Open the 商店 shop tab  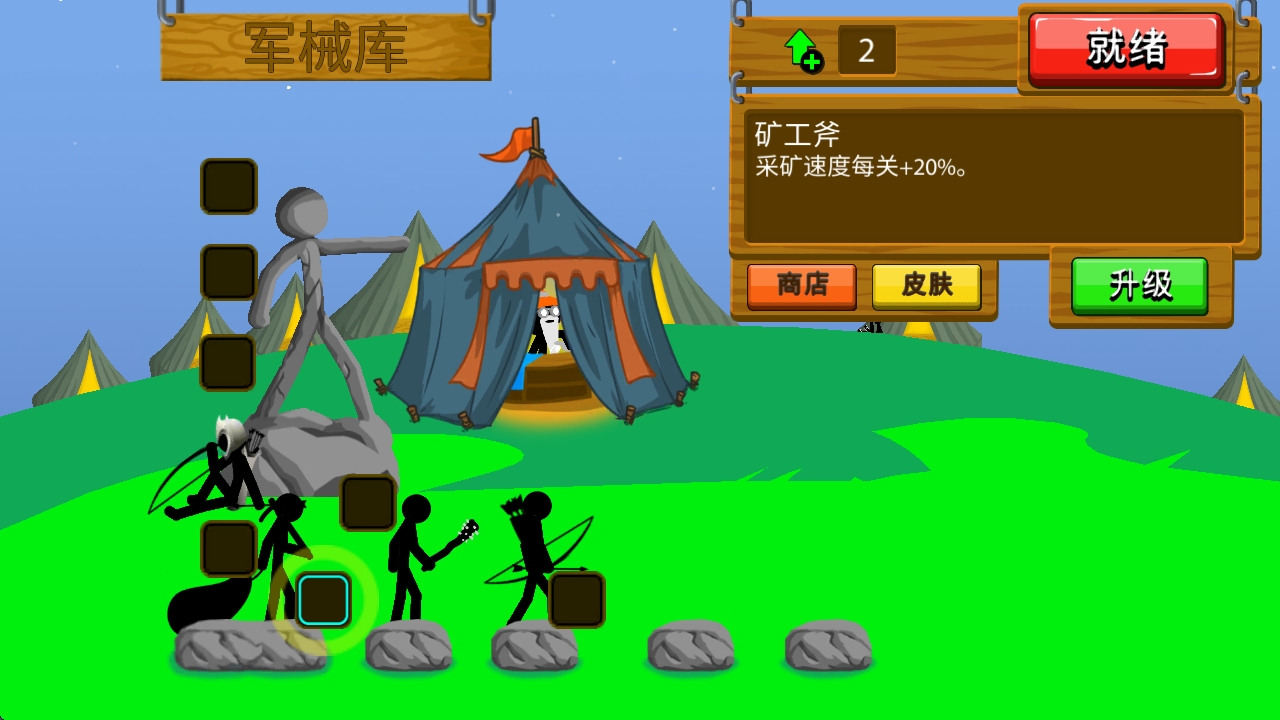coord(801,286)
